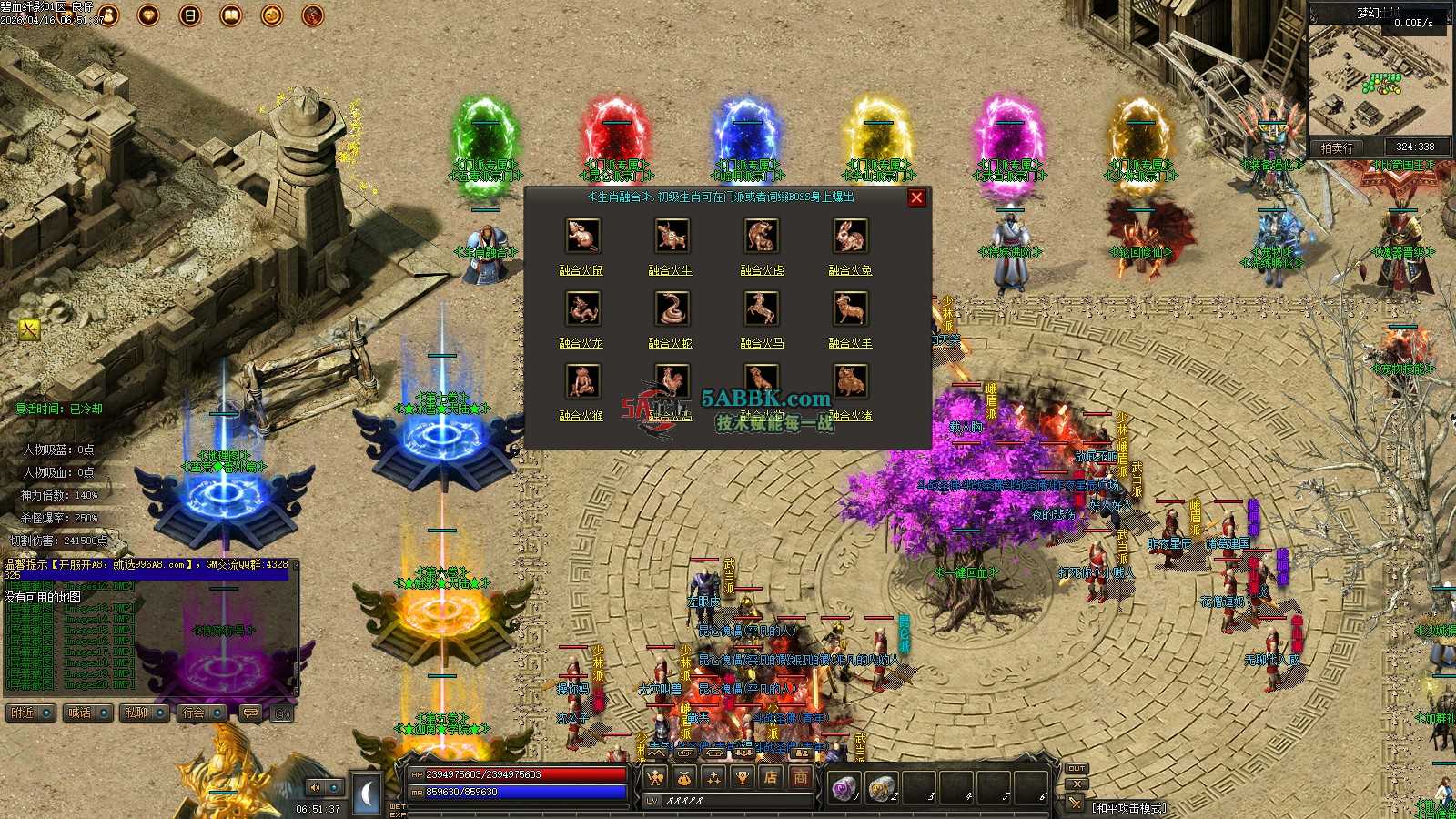Open the open-book icon in top bar
The height and width of the screenshot is (819, 1456).
click(x=231, y=15)
